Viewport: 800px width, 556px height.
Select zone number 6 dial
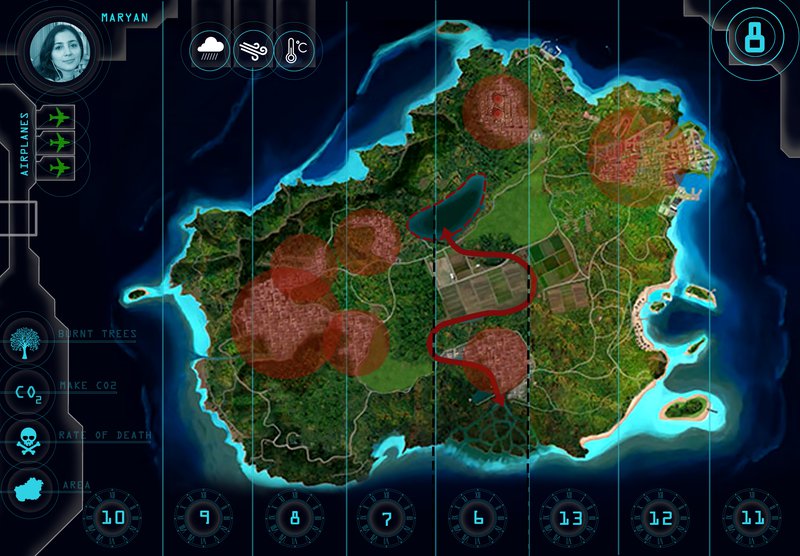coord(478,518)
